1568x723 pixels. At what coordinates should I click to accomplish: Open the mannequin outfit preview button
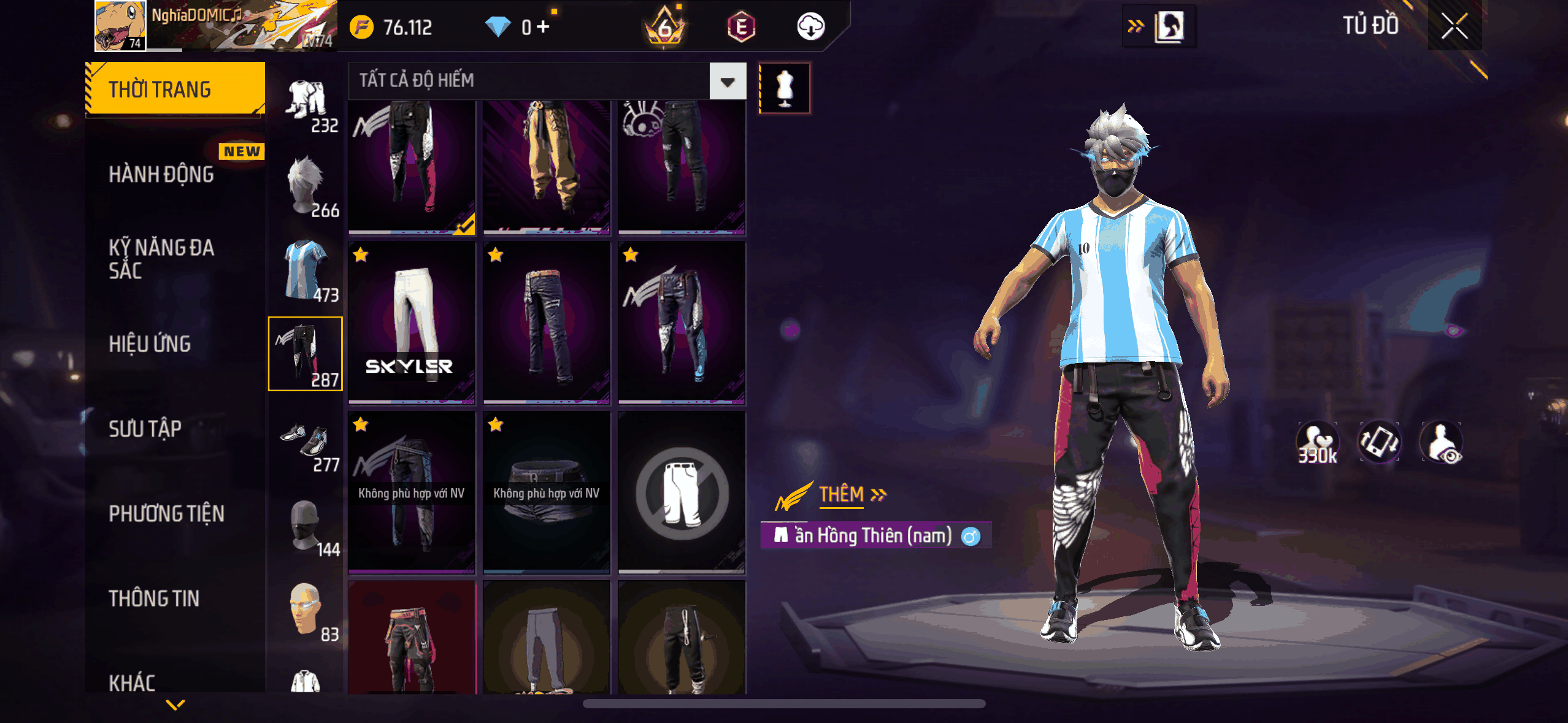coord(785,88)
